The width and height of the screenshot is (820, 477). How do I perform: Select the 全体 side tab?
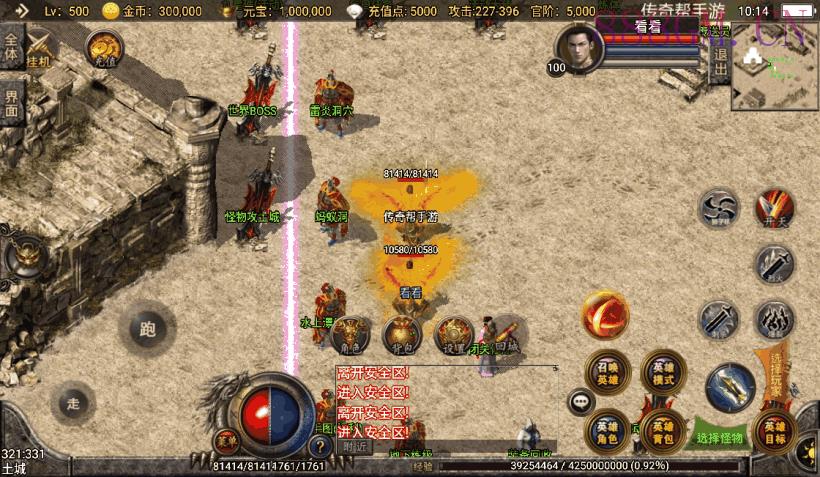point(11,47)
